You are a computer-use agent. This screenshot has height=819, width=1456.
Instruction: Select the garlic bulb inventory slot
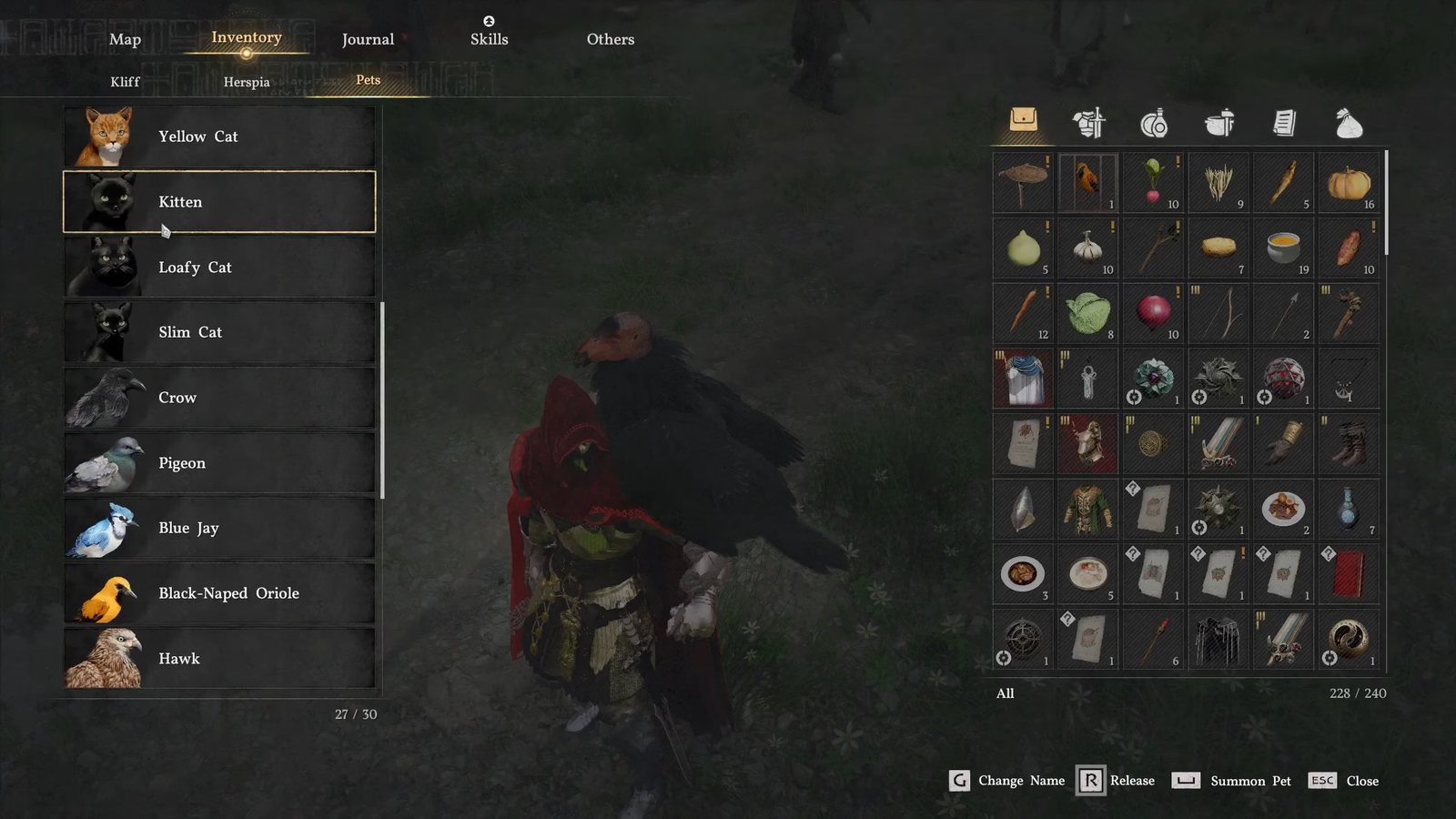click(1088, 248)
